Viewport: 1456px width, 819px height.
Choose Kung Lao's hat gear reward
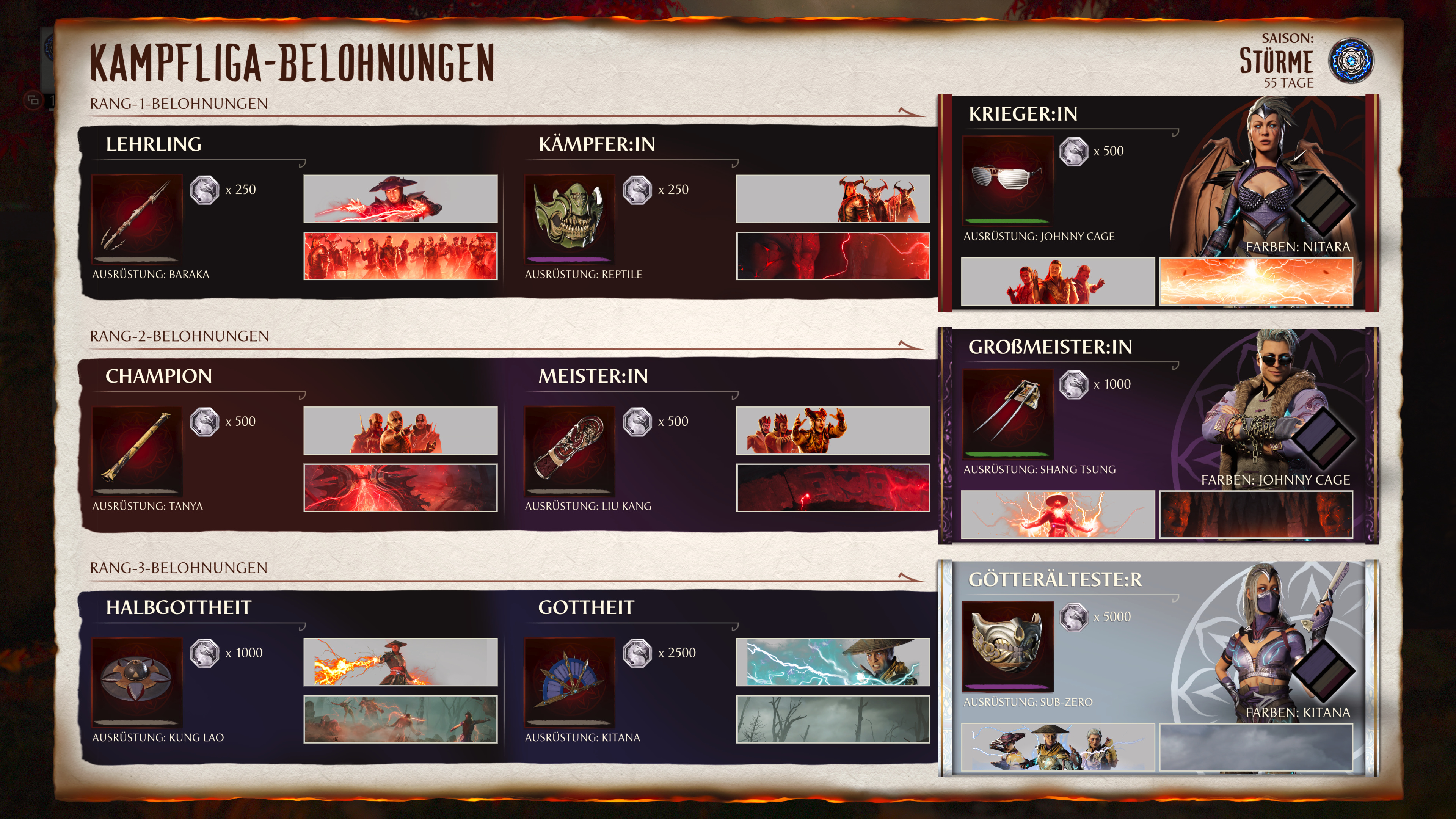pyautogui.click(x=136, y=682)
